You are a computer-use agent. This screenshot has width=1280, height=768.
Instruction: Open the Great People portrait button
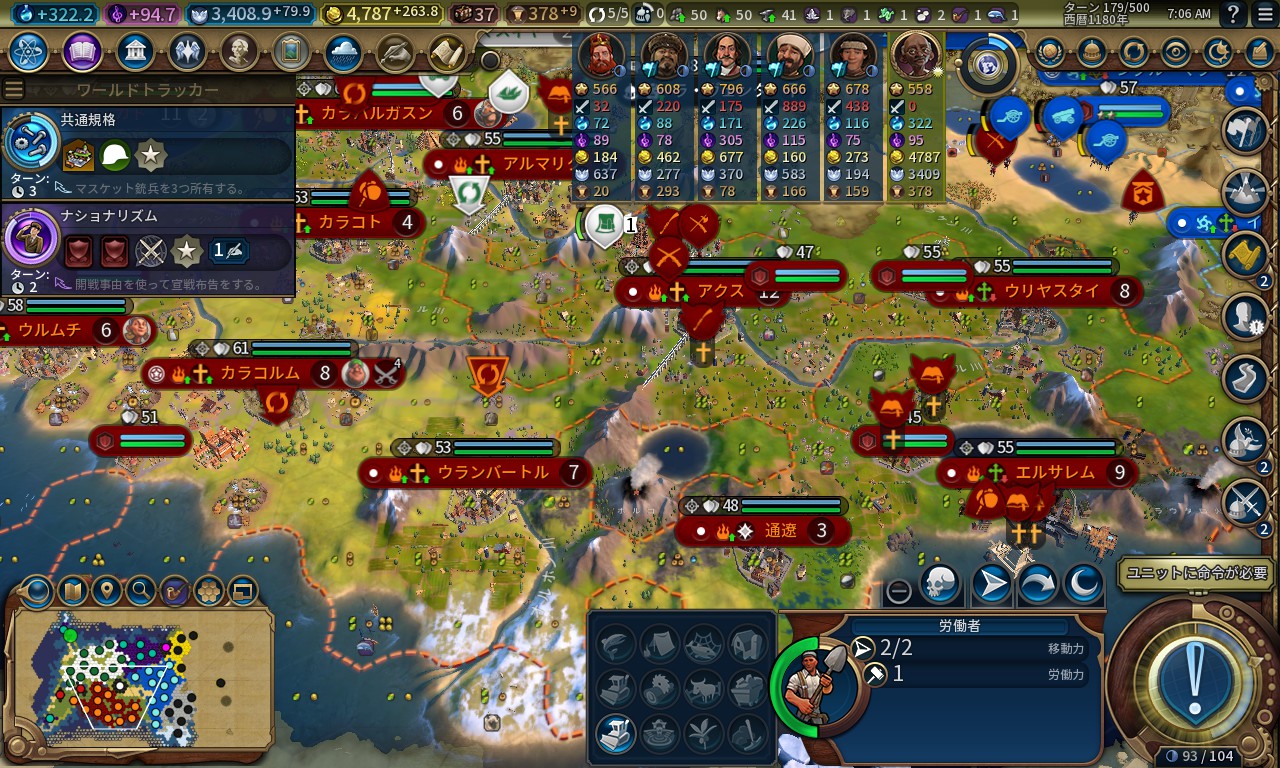pos(239,50)
